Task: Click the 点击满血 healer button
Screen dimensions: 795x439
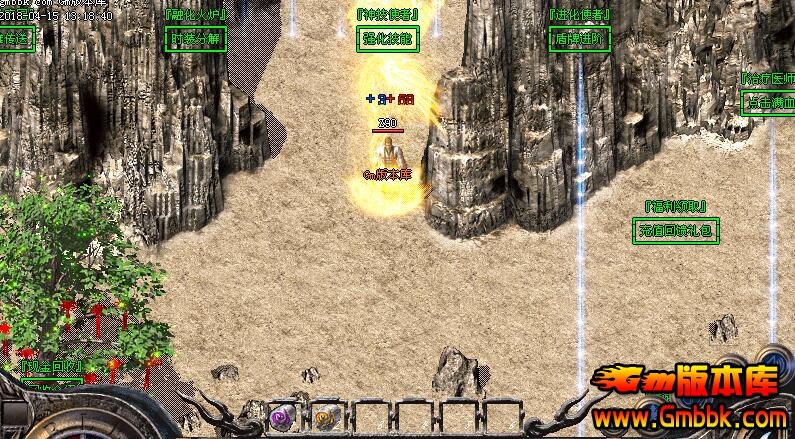Action: coord(768,102)
